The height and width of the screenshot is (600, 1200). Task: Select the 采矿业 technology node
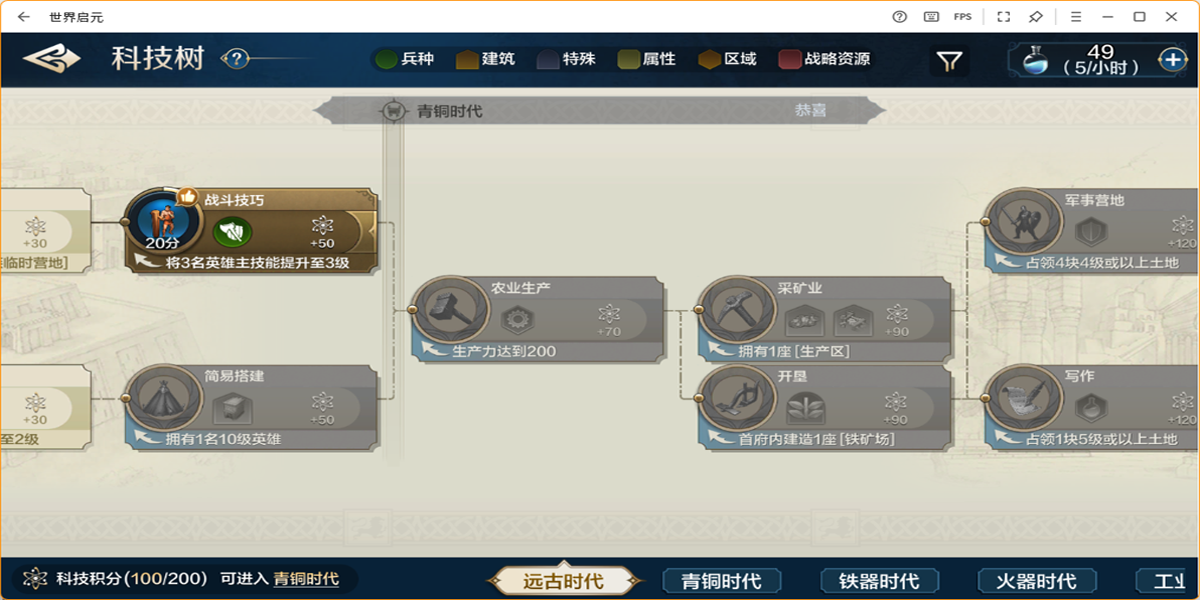824,319
